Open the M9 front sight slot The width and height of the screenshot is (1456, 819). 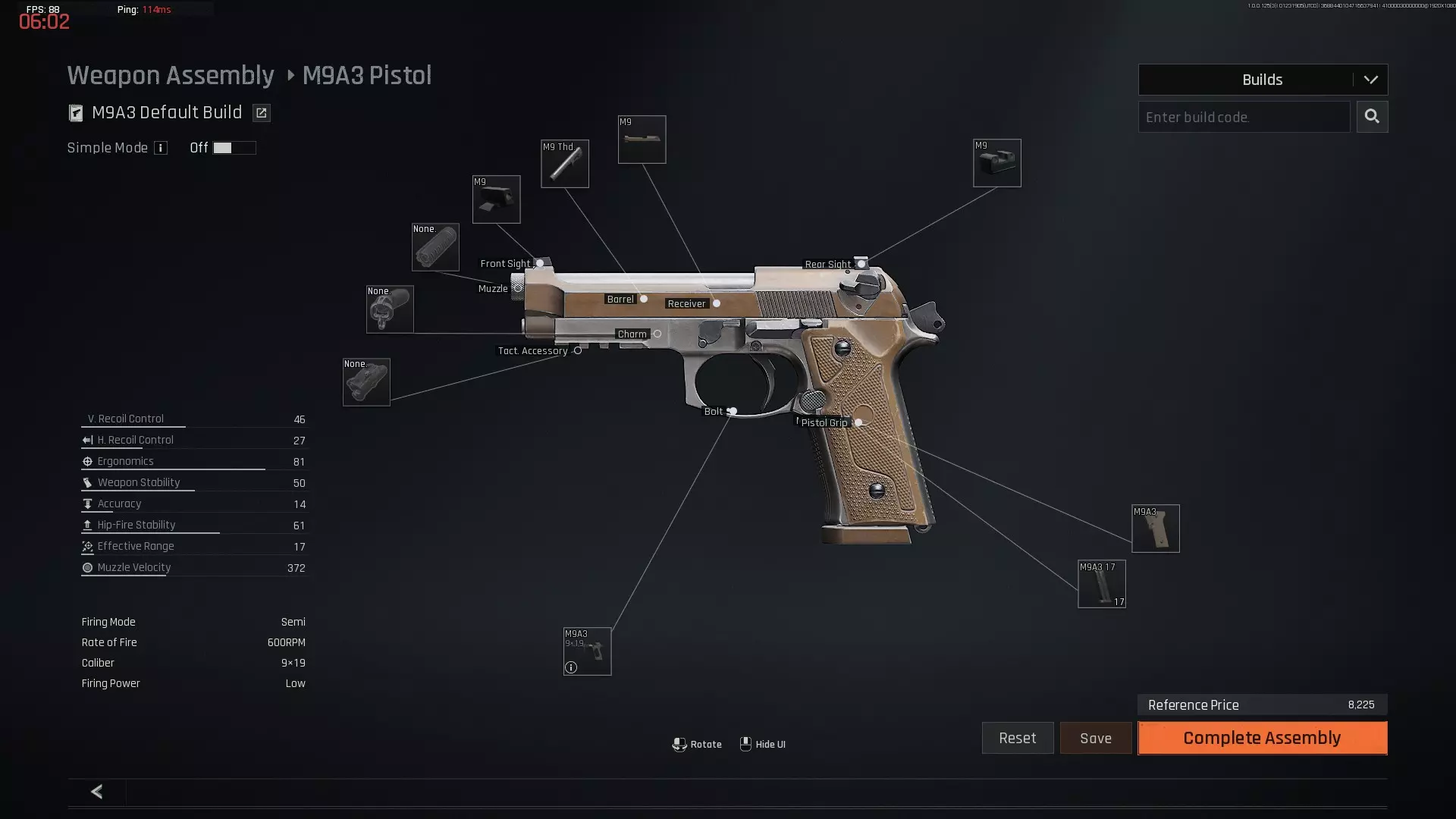496,199
